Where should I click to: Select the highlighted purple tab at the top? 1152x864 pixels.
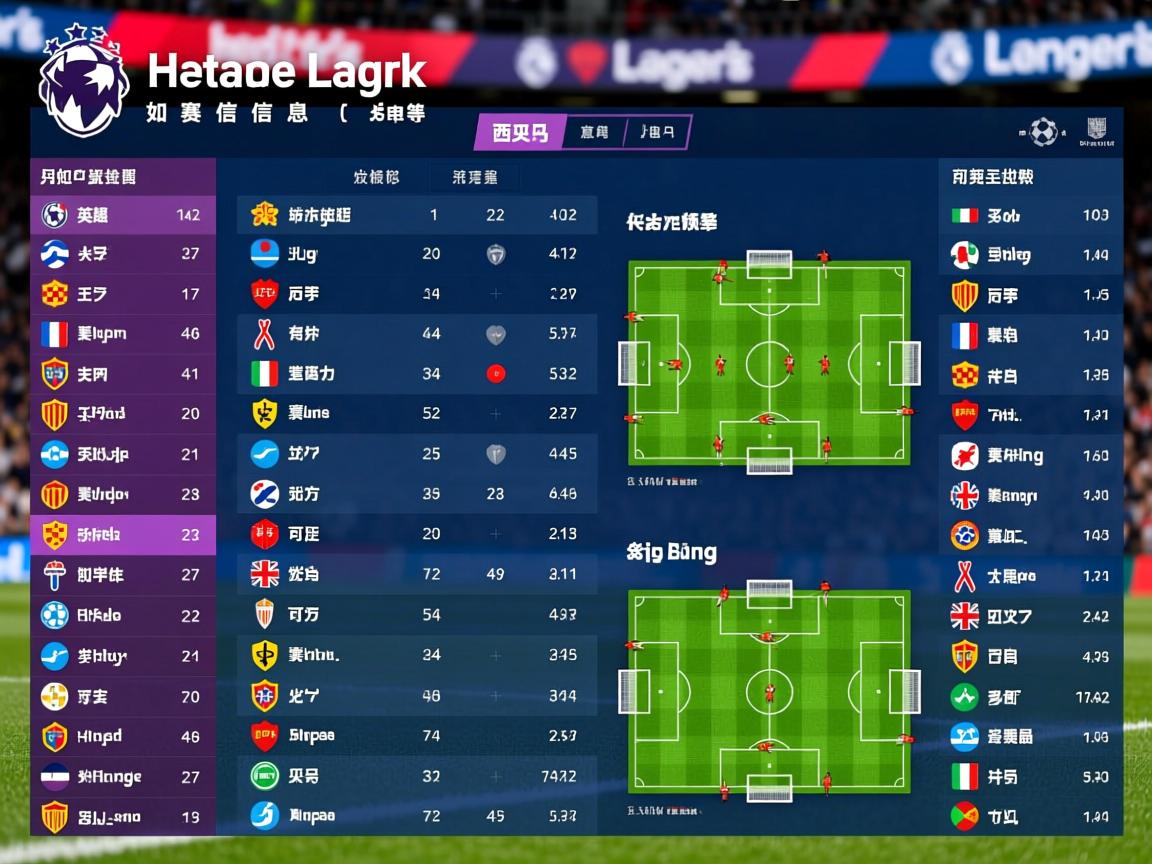tap(519, 132)
